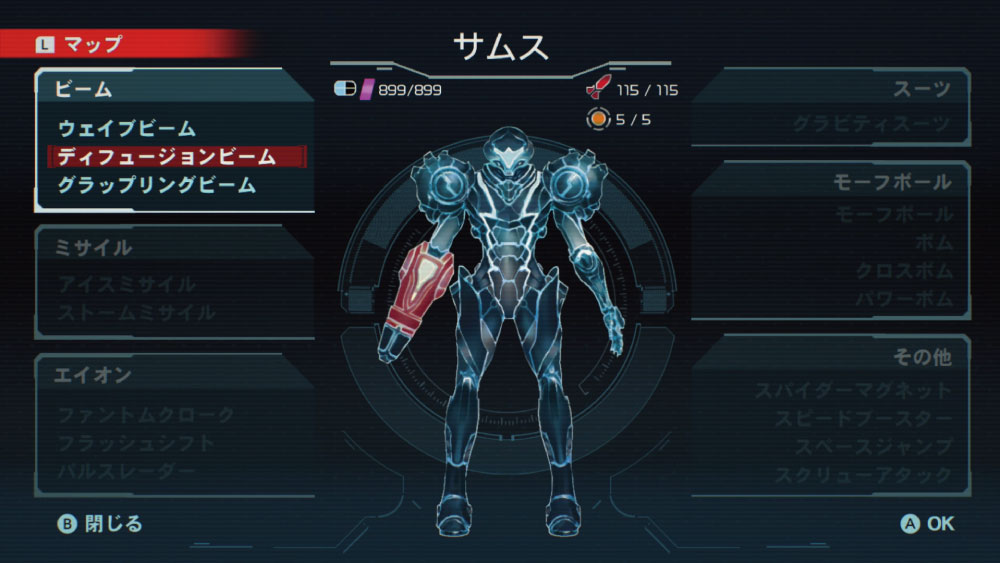Viewport: 1000px width, 563px height.
Task: Select グラップリングビーム entry
Action: (156, 185)
